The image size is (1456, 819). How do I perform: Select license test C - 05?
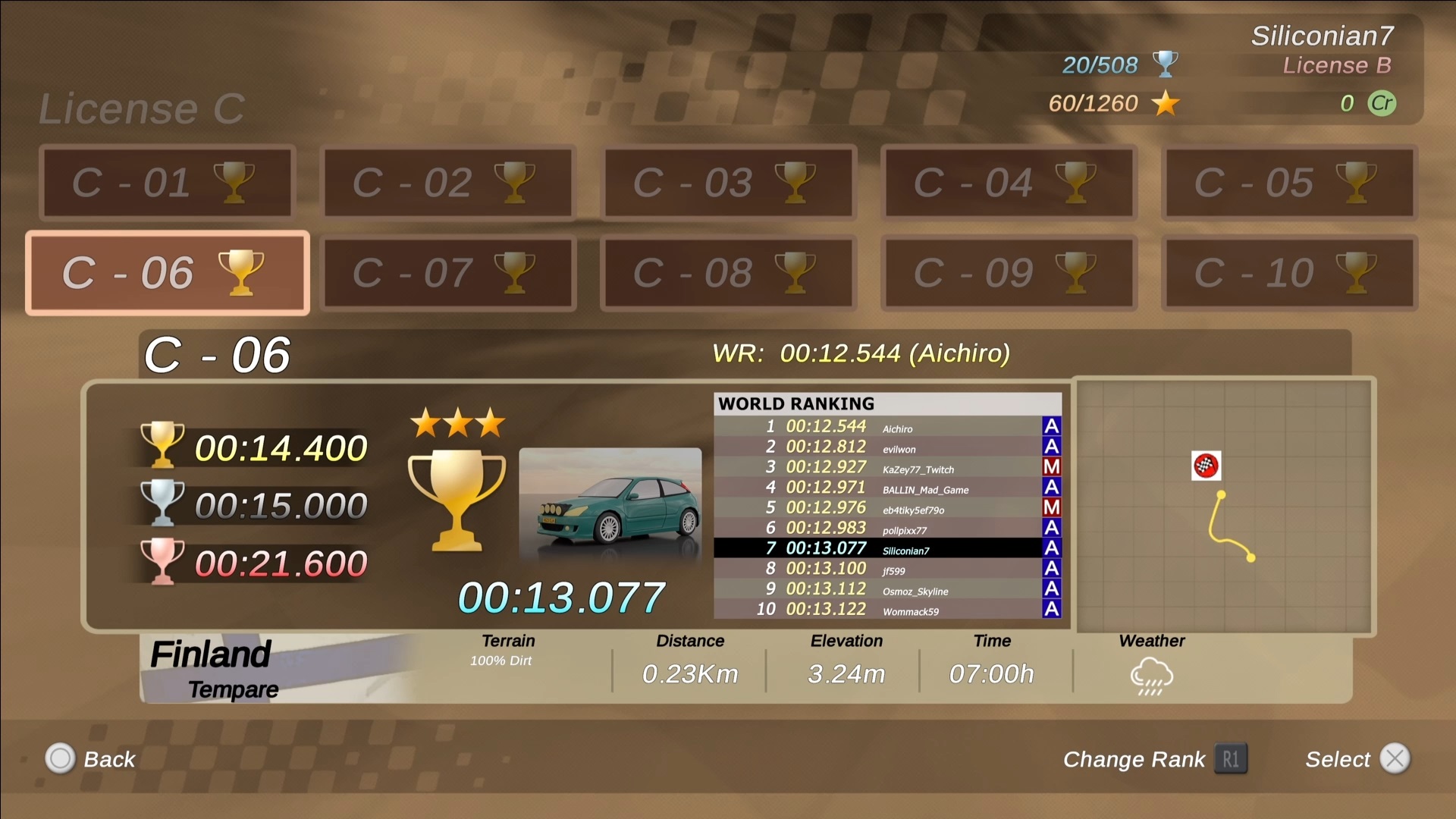pos(1289,183)
